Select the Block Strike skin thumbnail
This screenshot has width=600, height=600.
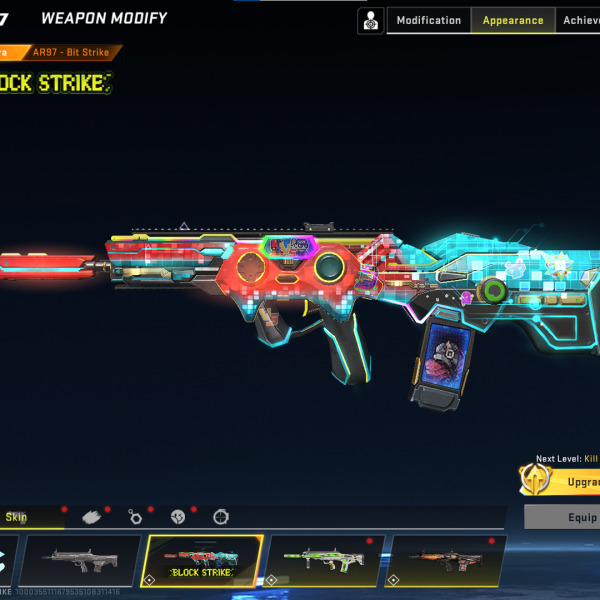coord(203,560)
